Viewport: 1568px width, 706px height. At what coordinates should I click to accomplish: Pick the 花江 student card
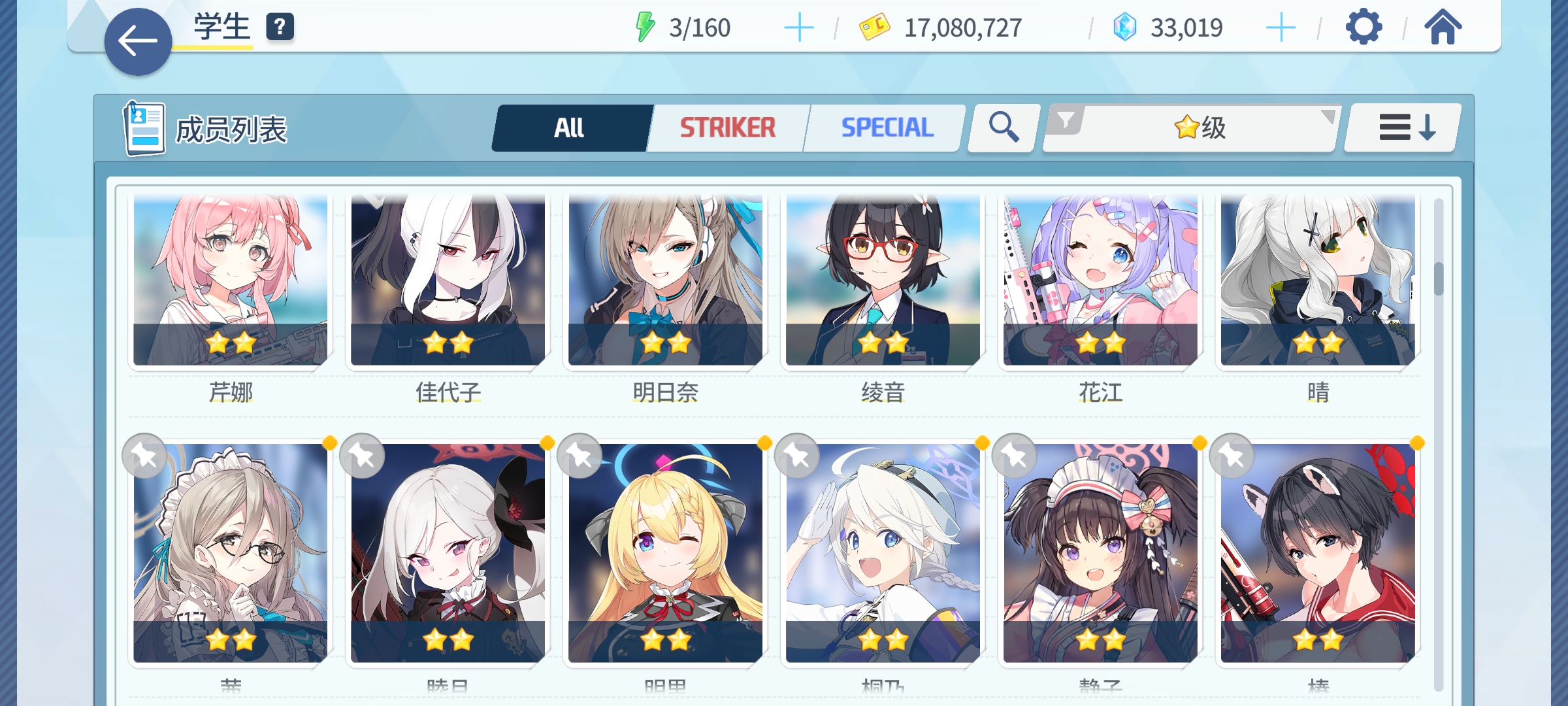[1100, 281]
